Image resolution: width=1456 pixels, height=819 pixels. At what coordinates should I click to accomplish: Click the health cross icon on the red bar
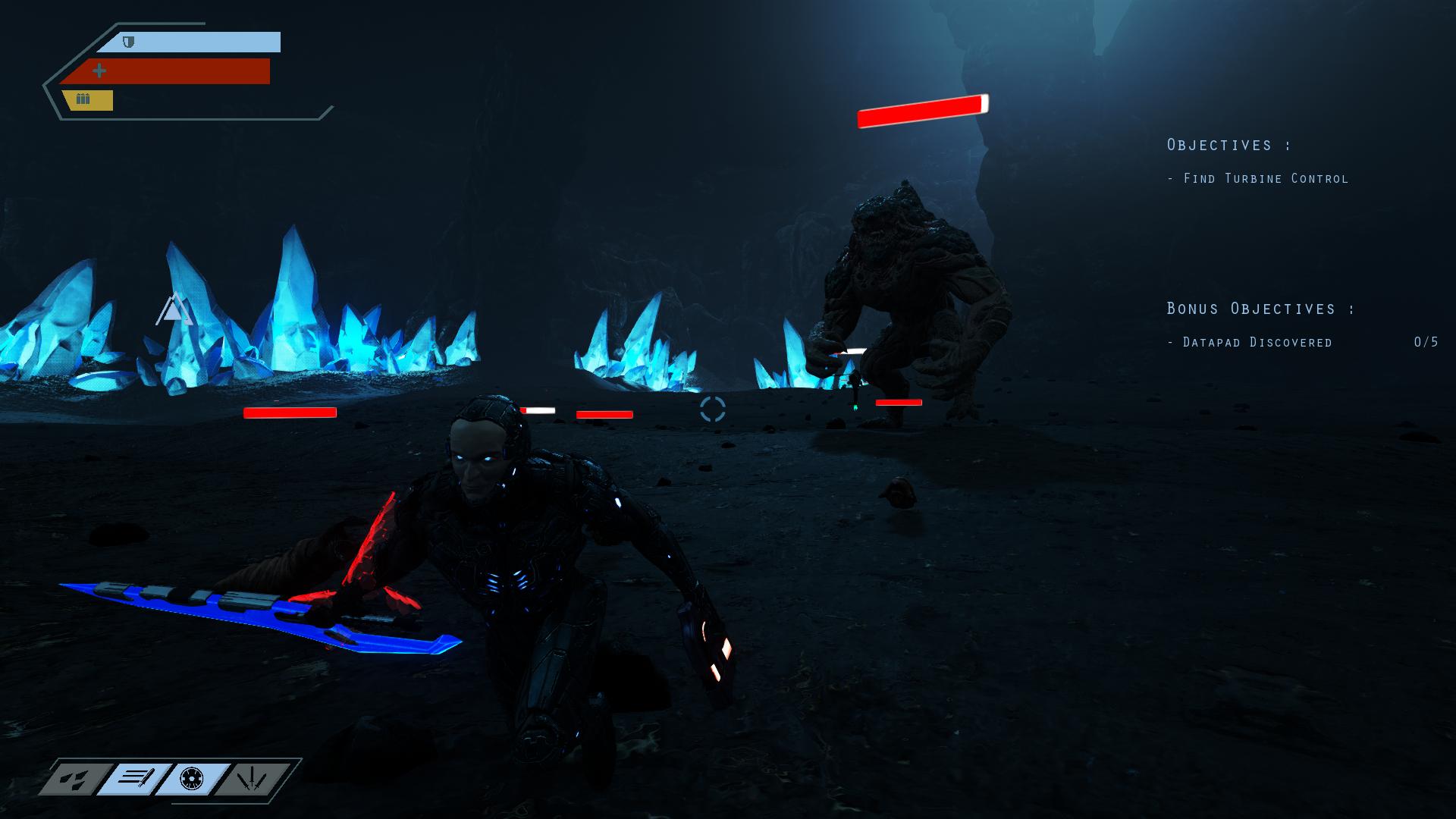point(99,71)
